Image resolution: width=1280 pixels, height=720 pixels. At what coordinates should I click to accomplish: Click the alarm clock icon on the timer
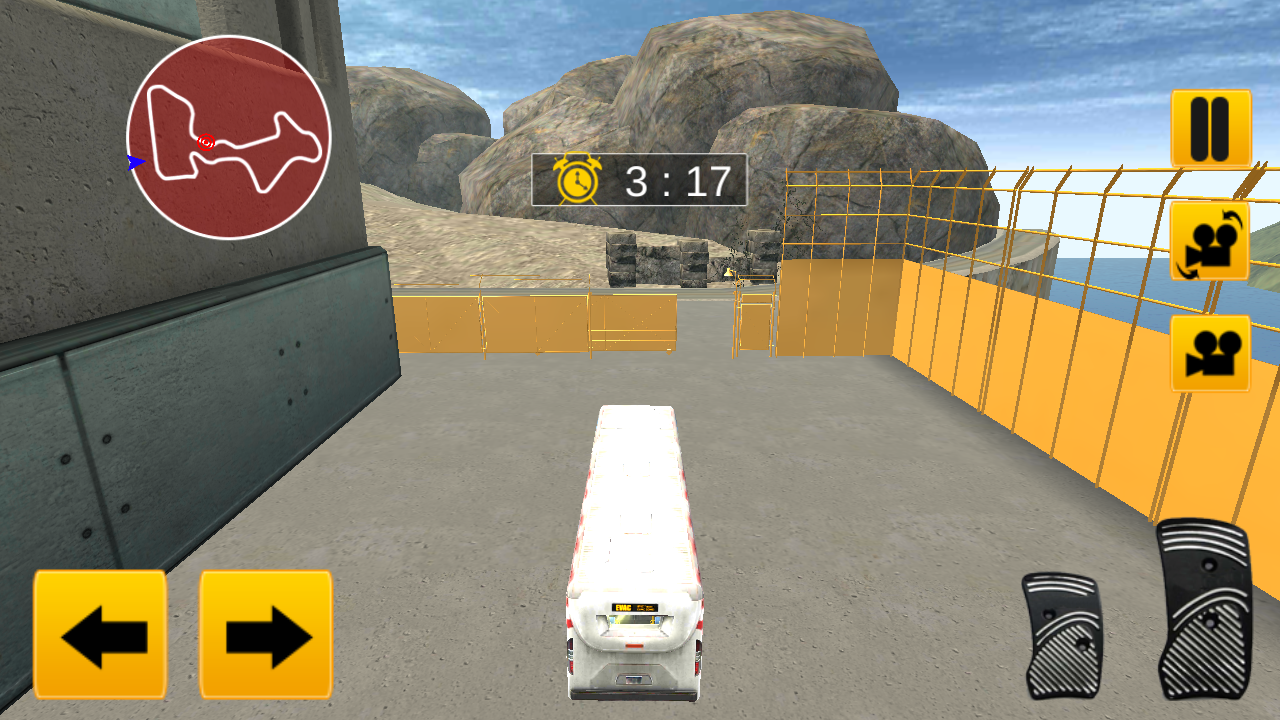pos(575,179)
